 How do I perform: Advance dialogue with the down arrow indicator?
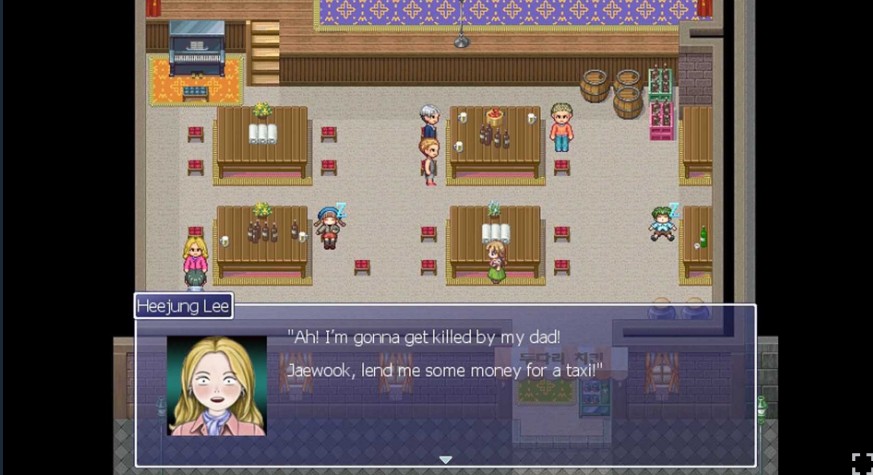(x=446, y=459)
